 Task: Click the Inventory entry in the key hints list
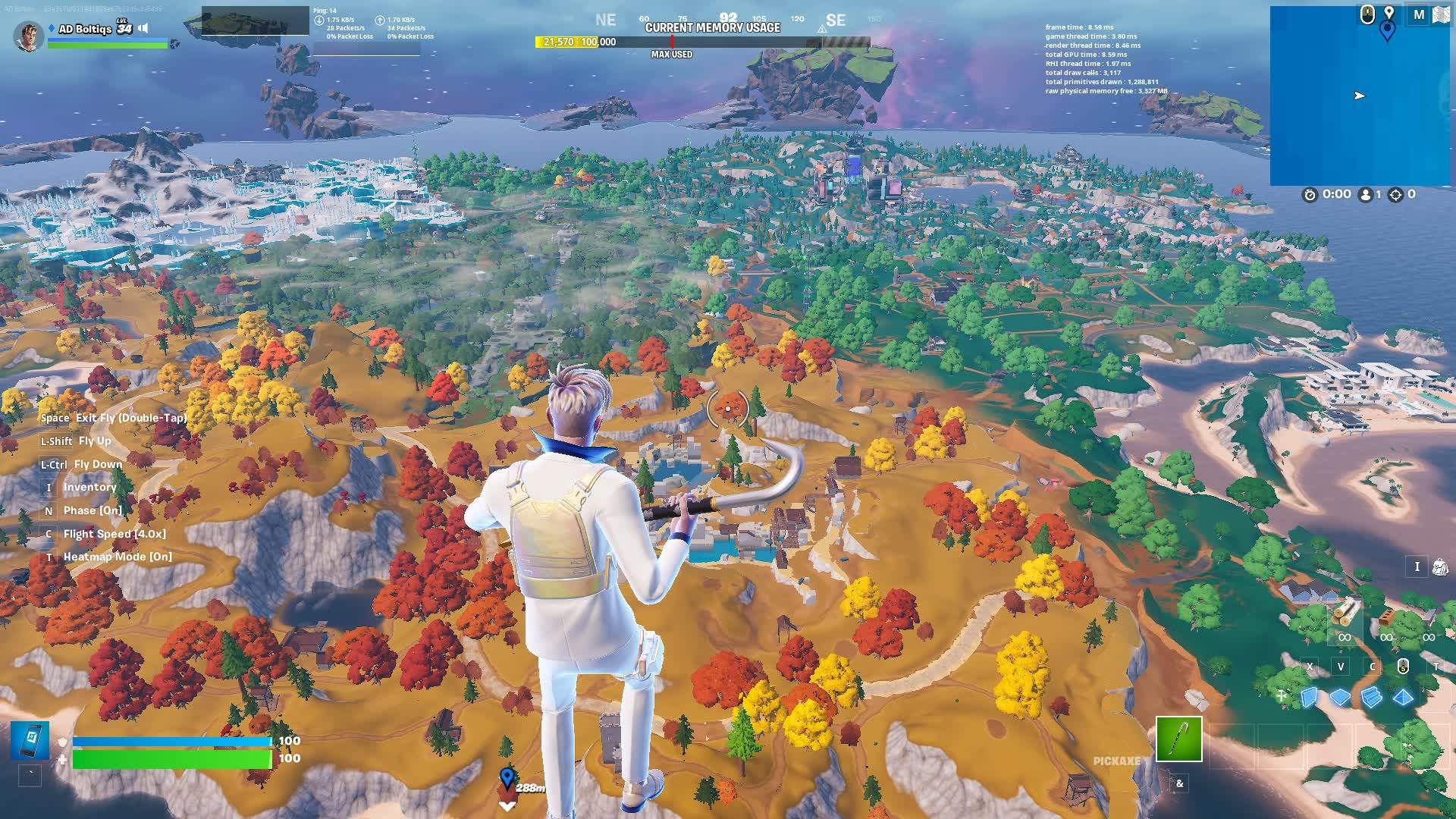89,487
